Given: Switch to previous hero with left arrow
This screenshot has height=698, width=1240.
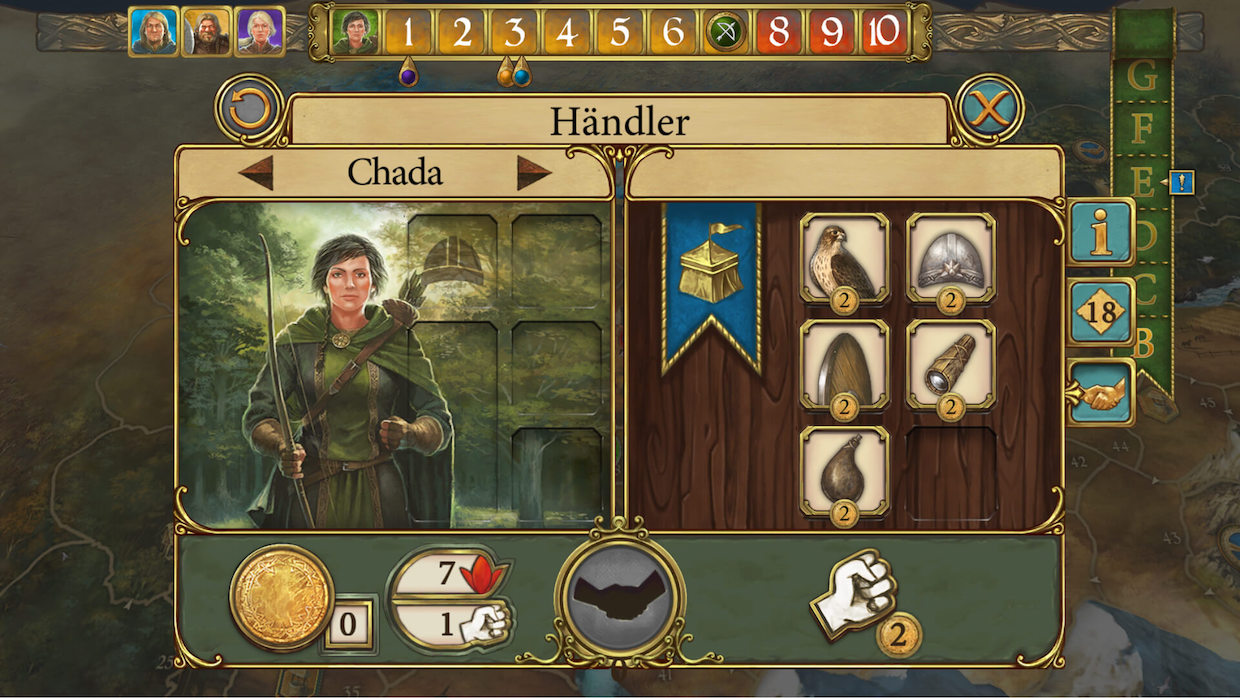Looking at the screenshot, I should [256, 173].
